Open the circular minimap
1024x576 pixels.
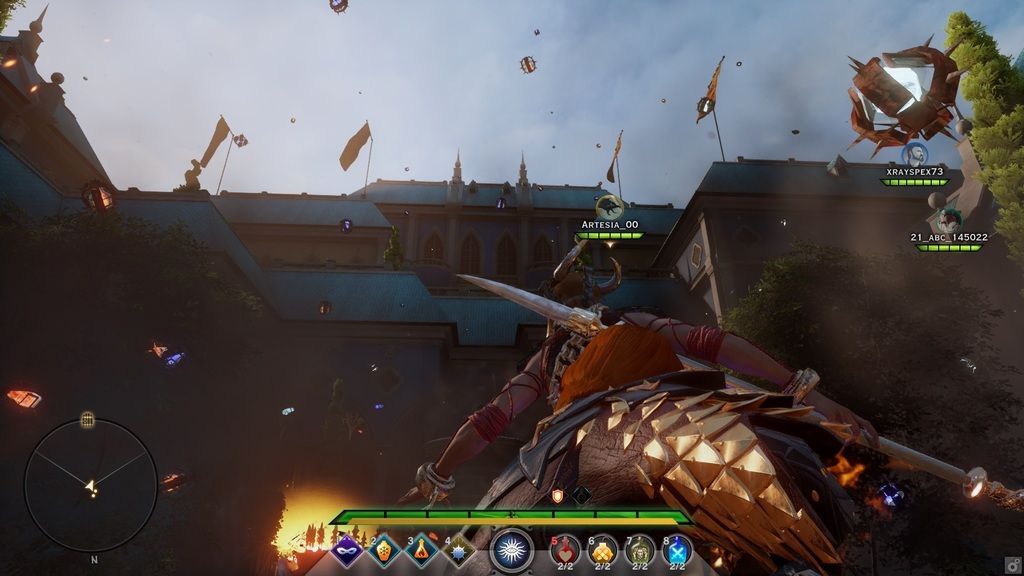click(x=91, y=485)
